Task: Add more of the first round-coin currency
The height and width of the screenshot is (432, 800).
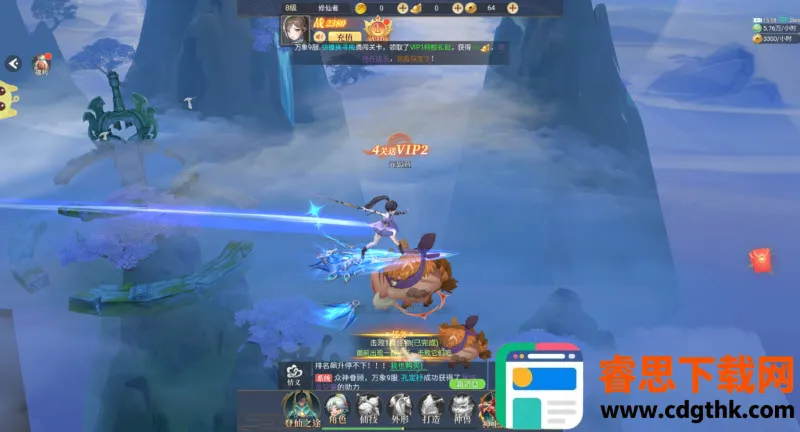Action: click(401, 8)
